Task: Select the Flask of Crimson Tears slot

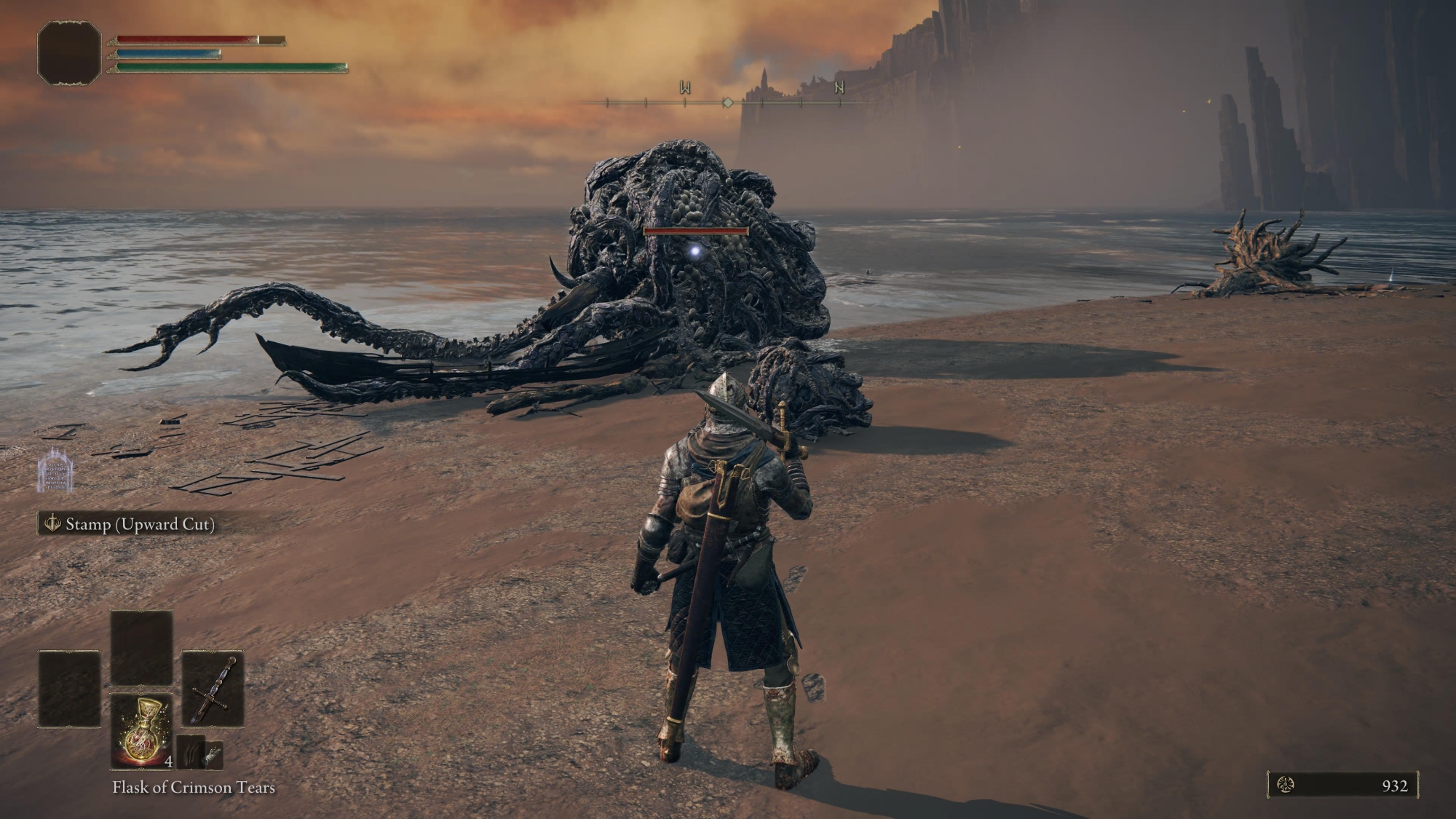Action: coord(142,731)
